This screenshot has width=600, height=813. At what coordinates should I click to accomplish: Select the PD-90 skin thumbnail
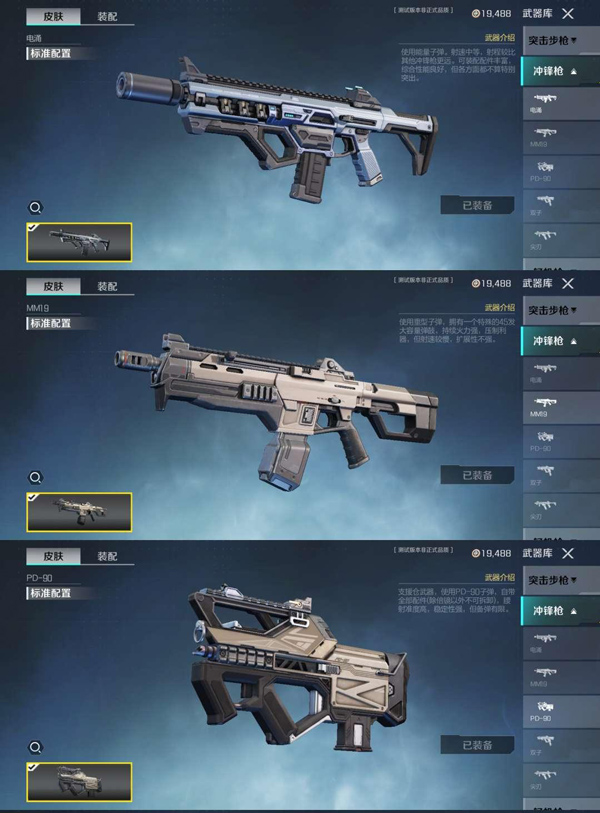pyautogui.click(x=79, y=781)
